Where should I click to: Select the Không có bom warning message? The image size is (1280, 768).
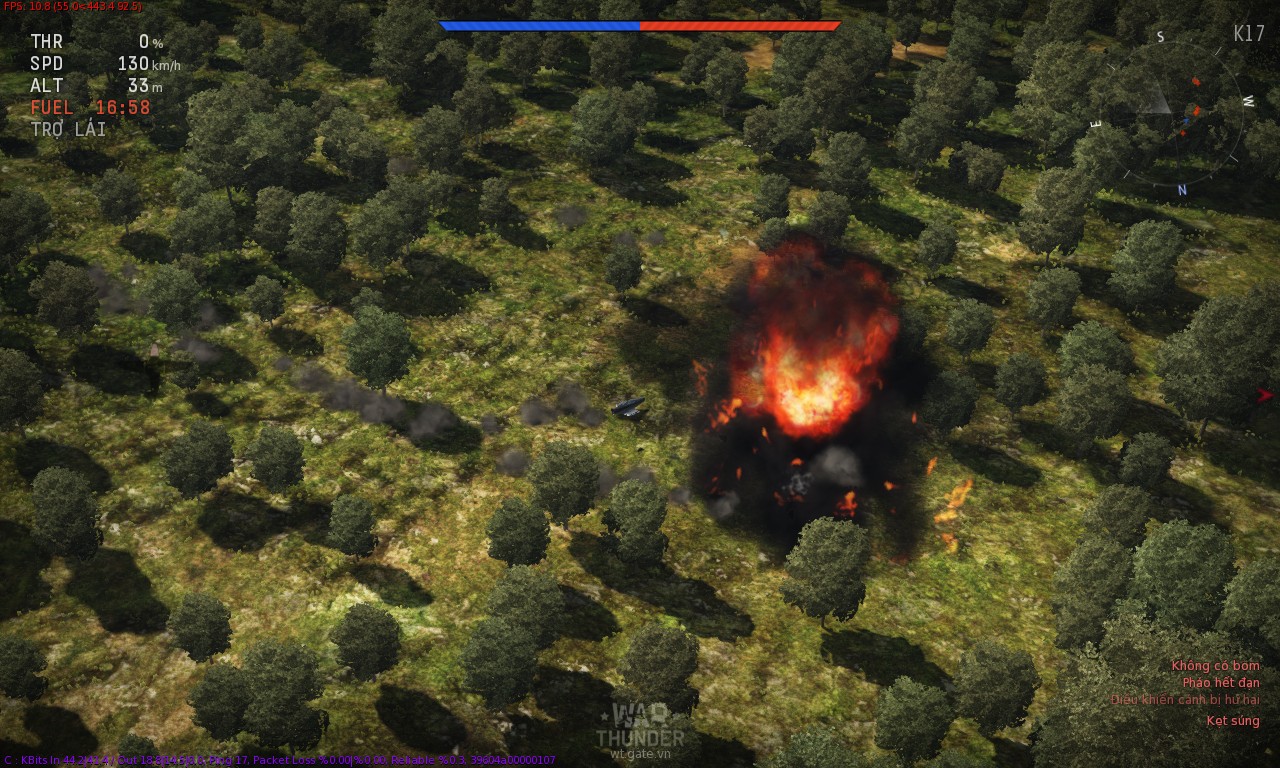point(1214,665)
